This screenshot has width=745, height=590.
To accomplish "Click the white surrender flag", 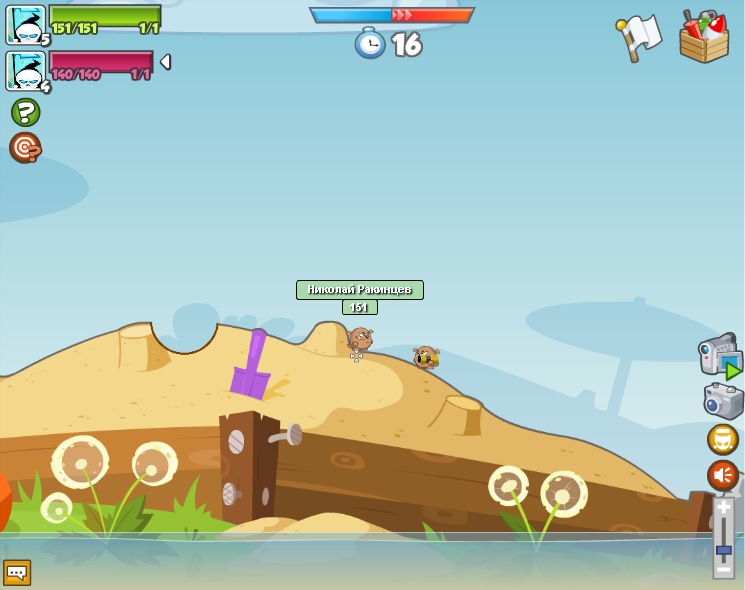I will click(x=640, y=37).
